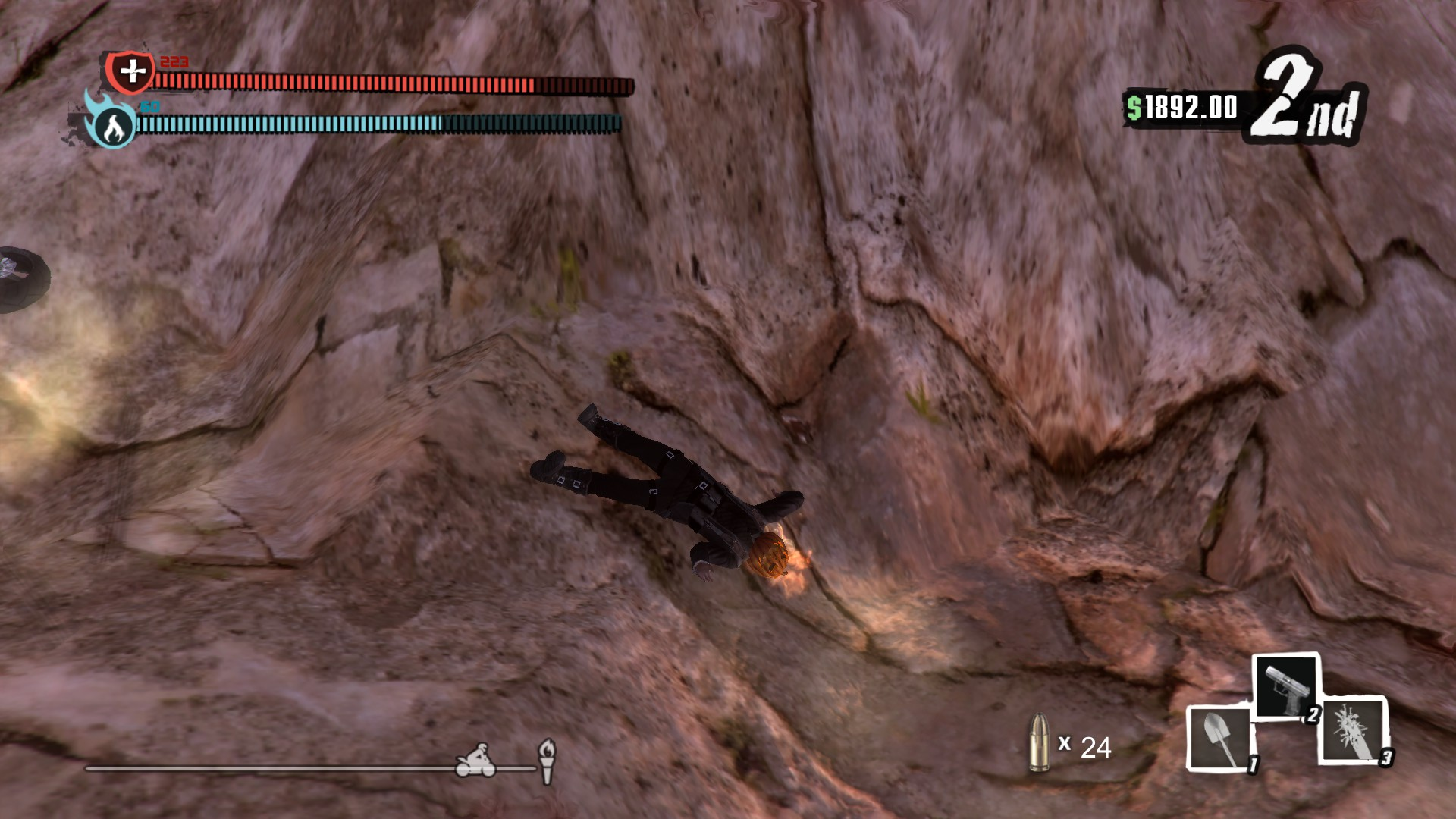The height and width of the screenshot is (819, 1456).
Task: Click the motorcycle marker on the progress track
Action: pos(475,761)
